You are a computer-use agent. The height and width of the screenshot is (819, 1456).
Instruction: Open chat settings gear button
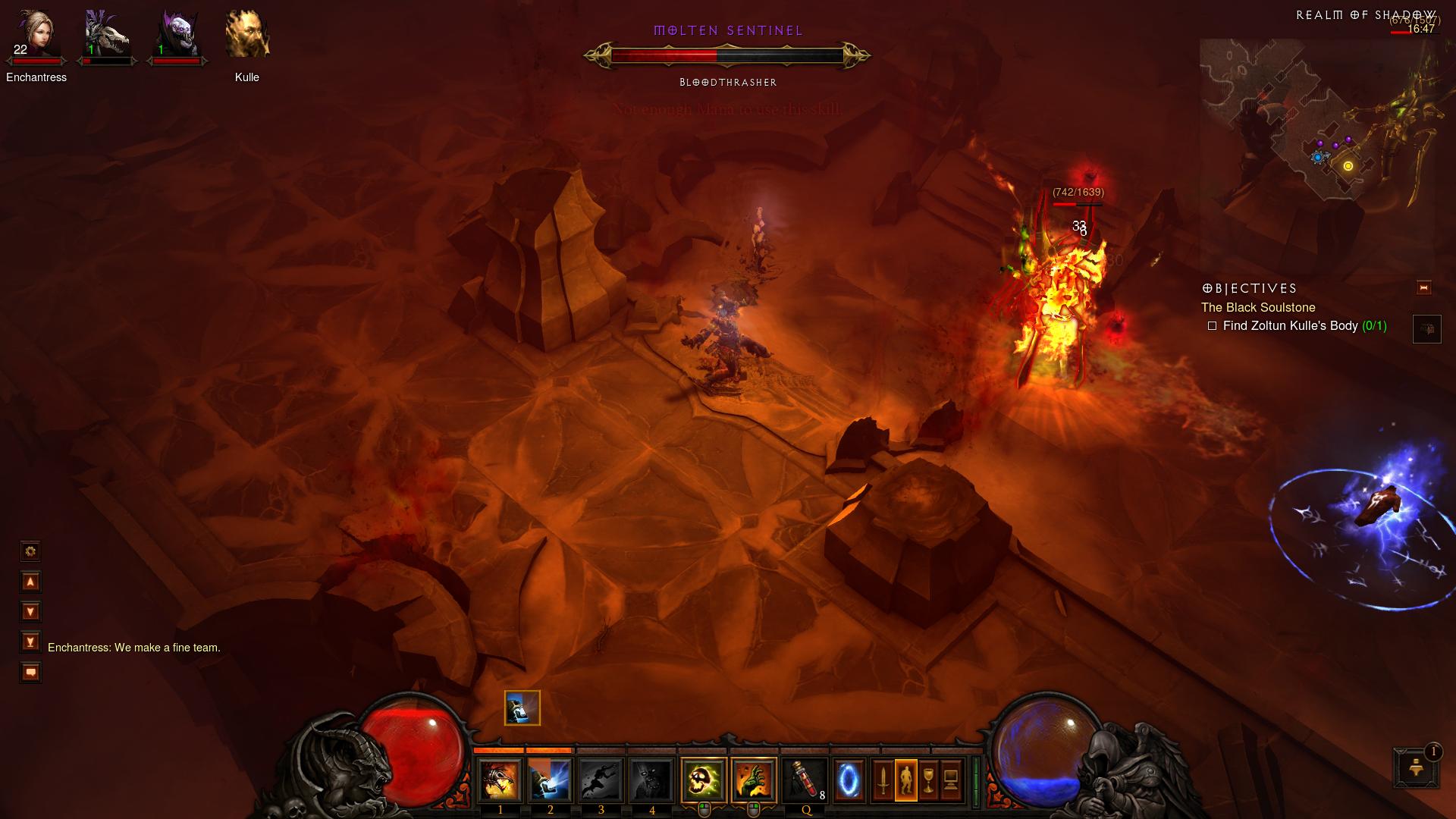30,551
